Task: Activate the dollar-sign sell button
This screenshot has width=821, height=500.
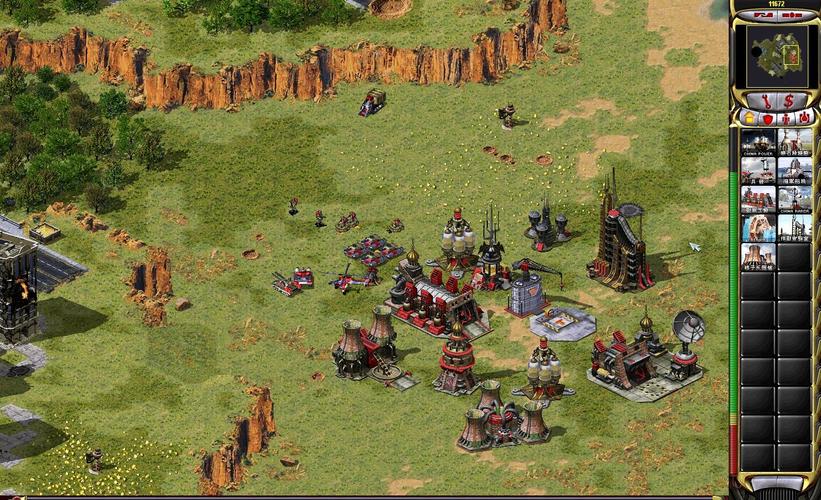Action: 789,101
